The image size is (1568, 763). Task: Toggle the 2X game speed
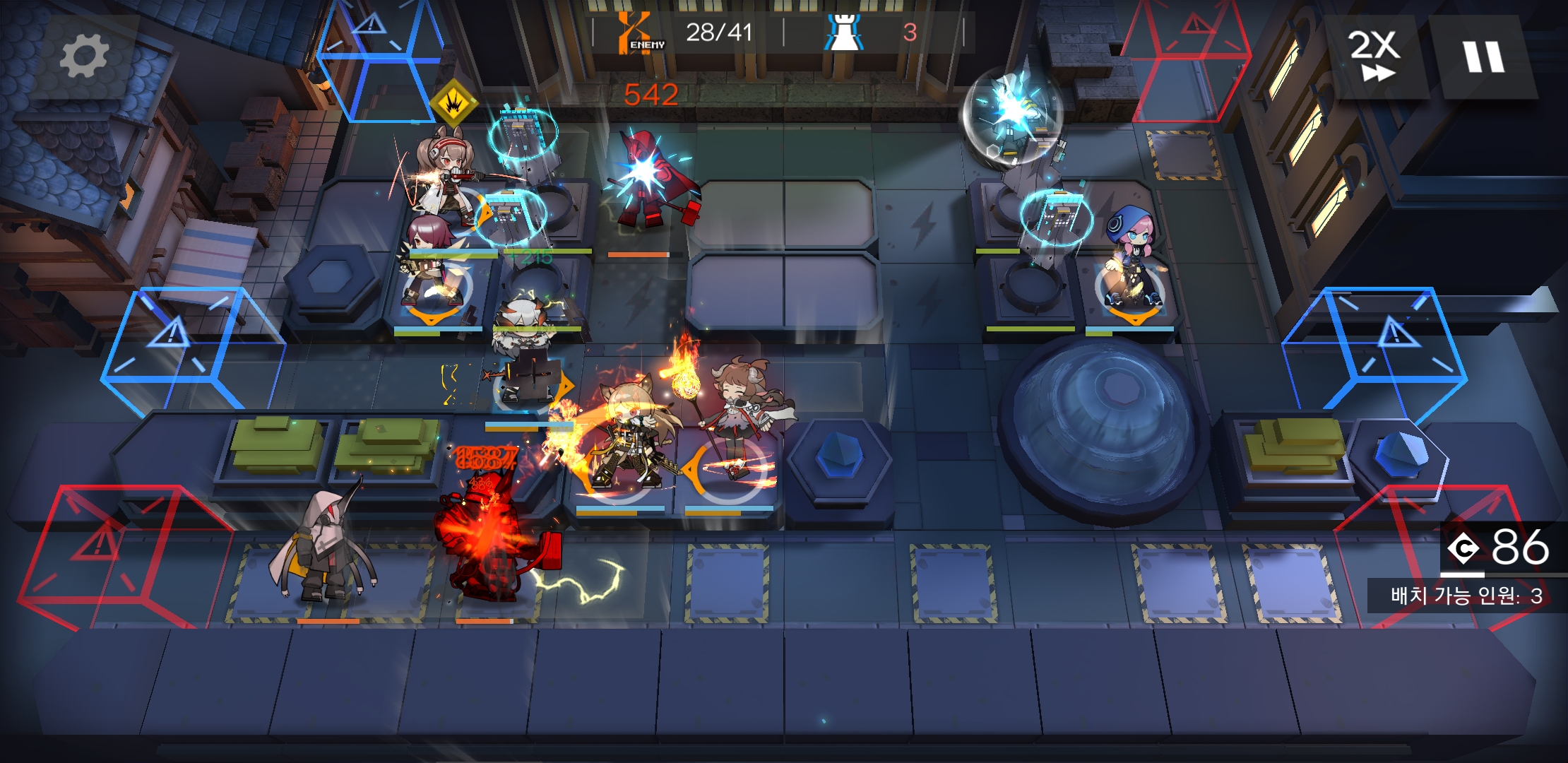[1373, 57]
